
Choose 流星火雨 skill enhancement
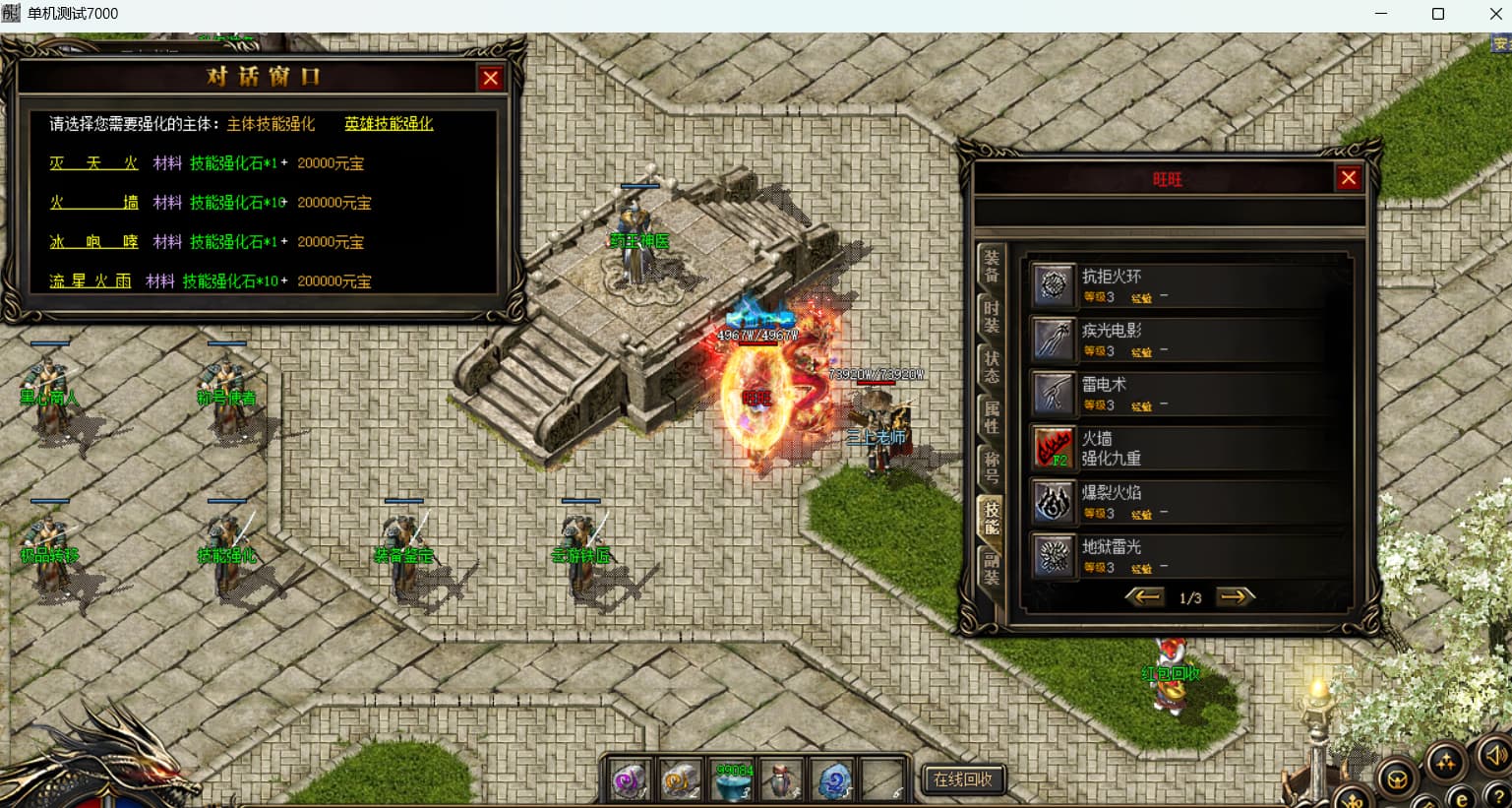[90, 281]
